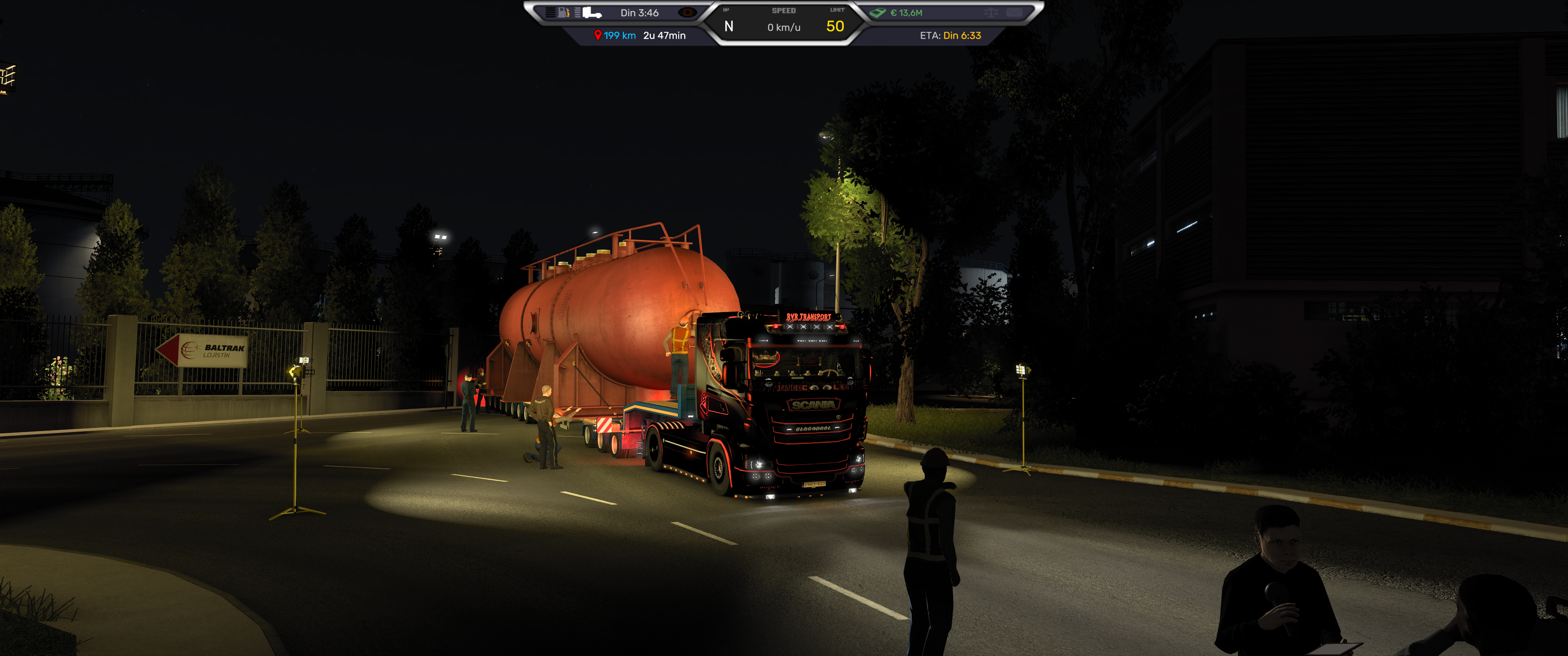Image resolution: width=1568 pixels, height=656 pixels.
Task: Click the scales of justice icon
Action: pyautogui.click(x=990, y=12)
